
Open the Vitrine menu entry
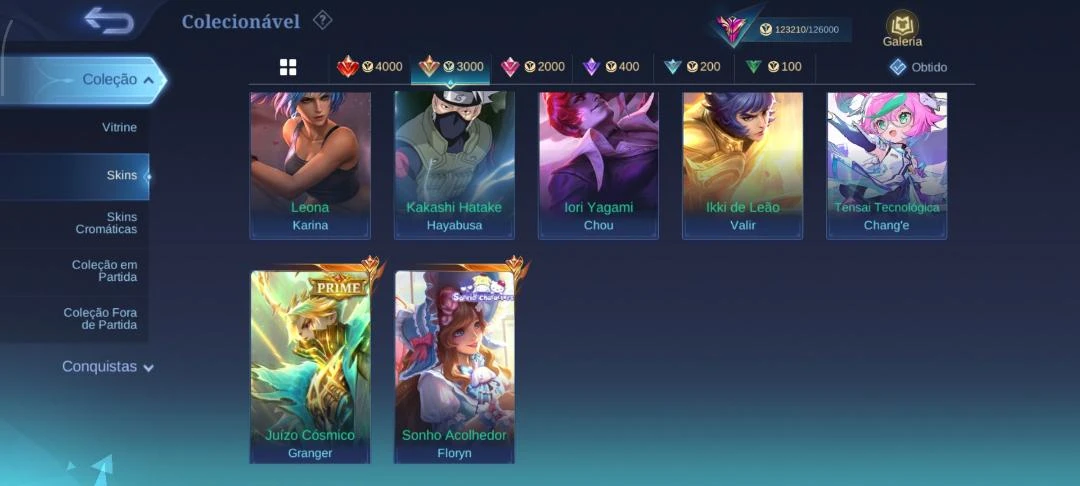(x=119, y=128)
